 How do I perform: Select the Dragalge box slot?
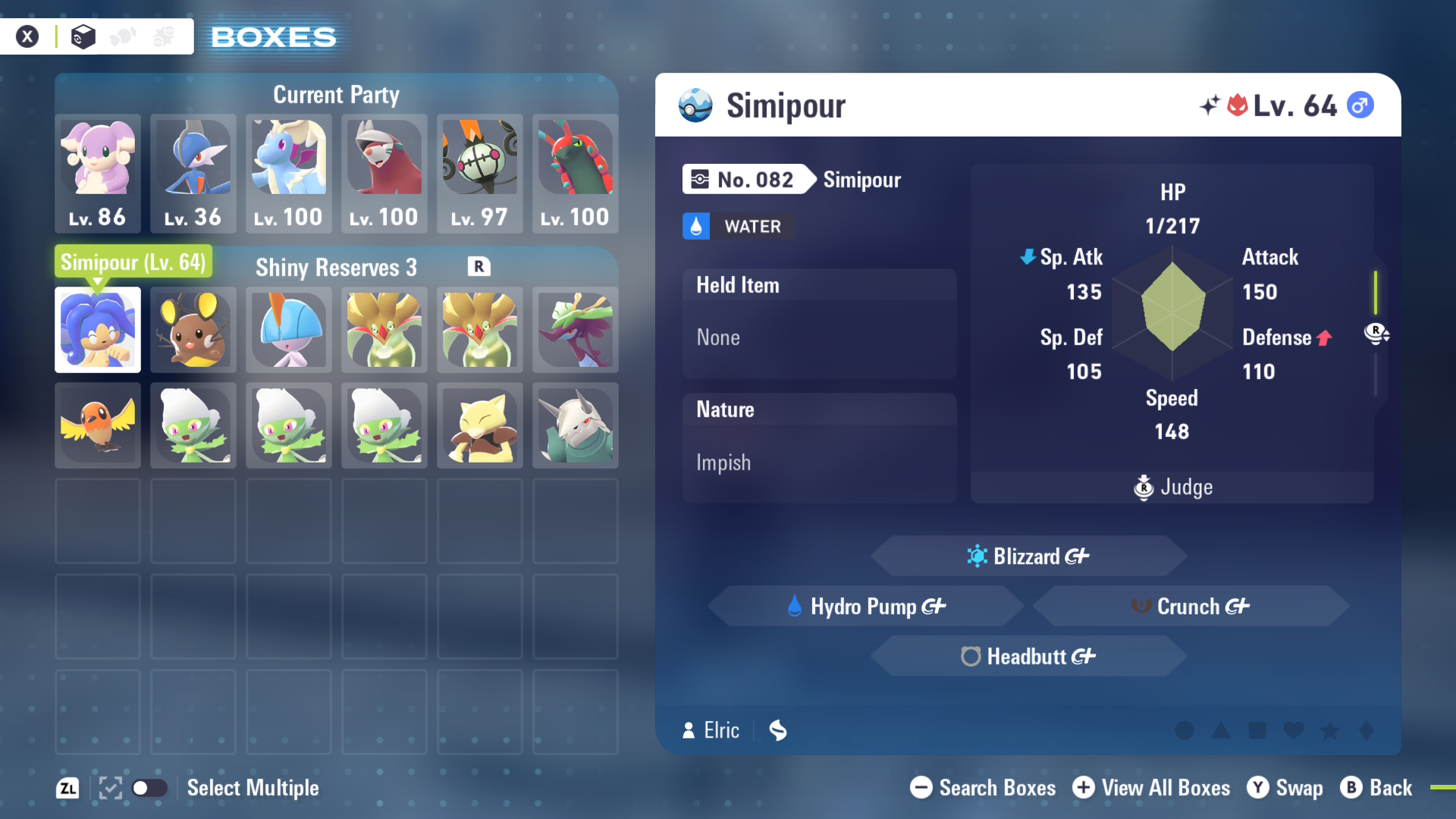tap(576, 330)
